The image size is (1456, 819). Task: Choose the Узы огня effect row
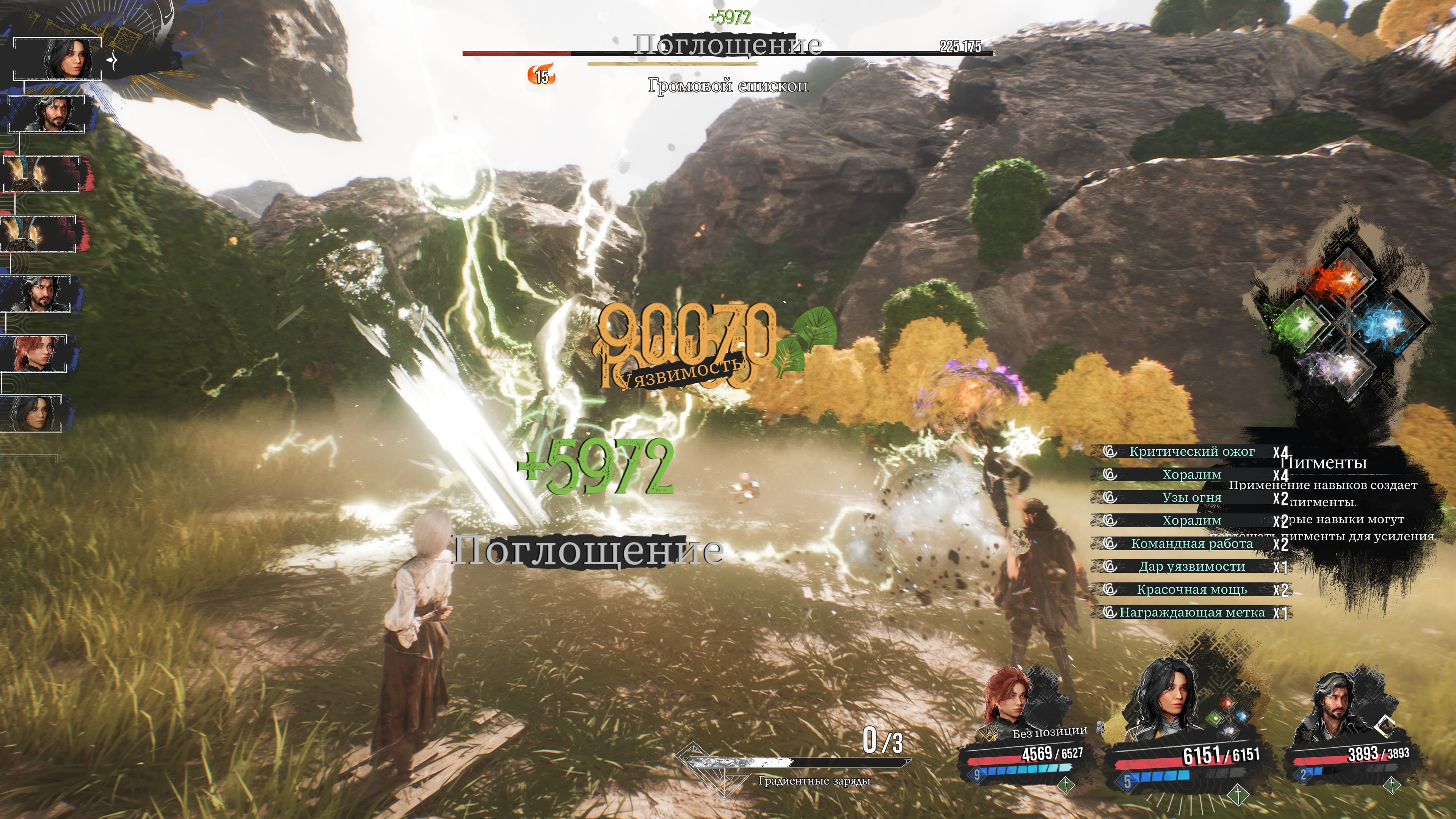[1191, 498]
